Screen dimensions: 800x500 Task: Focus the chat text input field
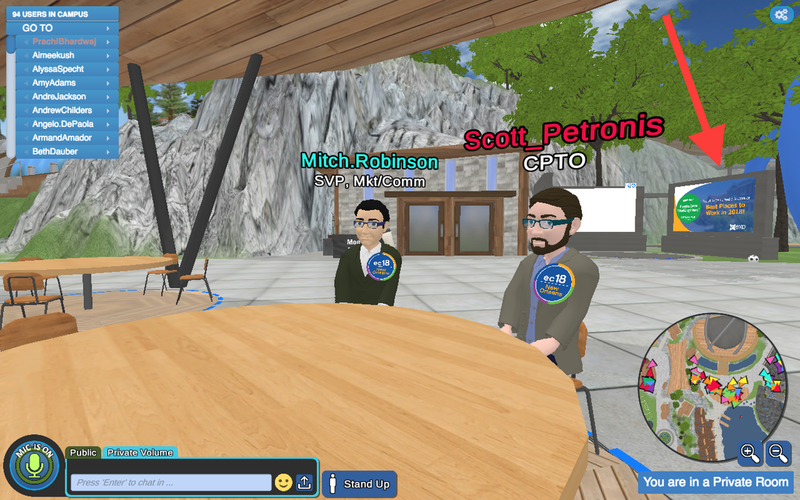(x=172, y=482)
